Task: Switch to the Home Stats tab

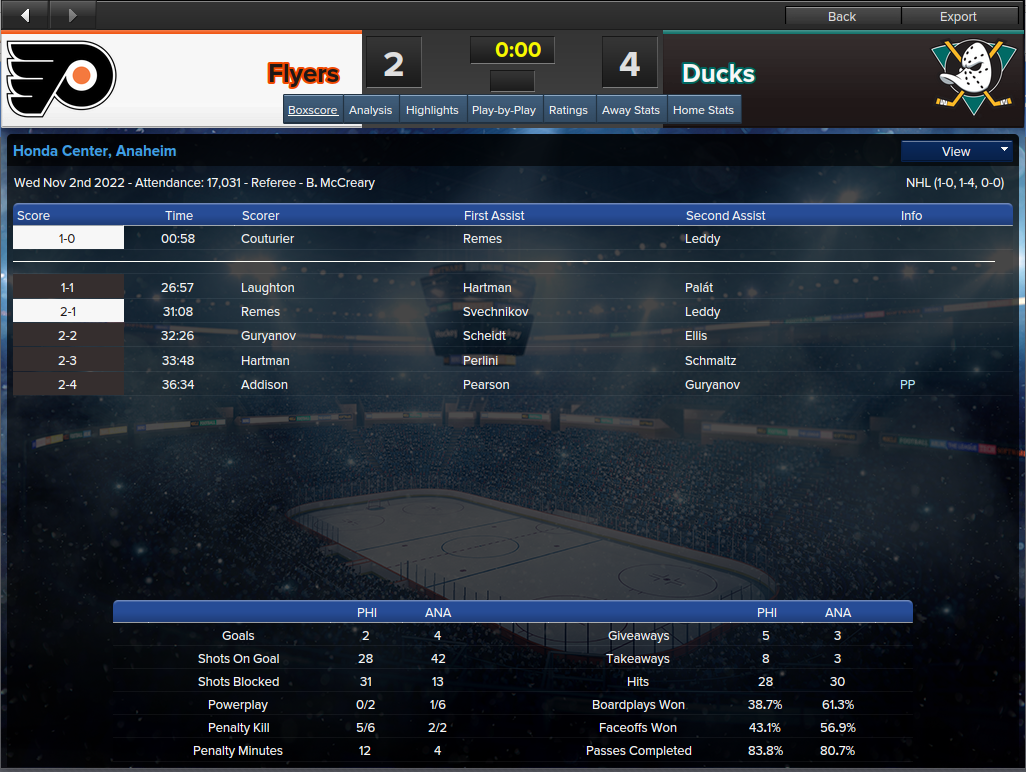Action: click(x=704, y=110)
